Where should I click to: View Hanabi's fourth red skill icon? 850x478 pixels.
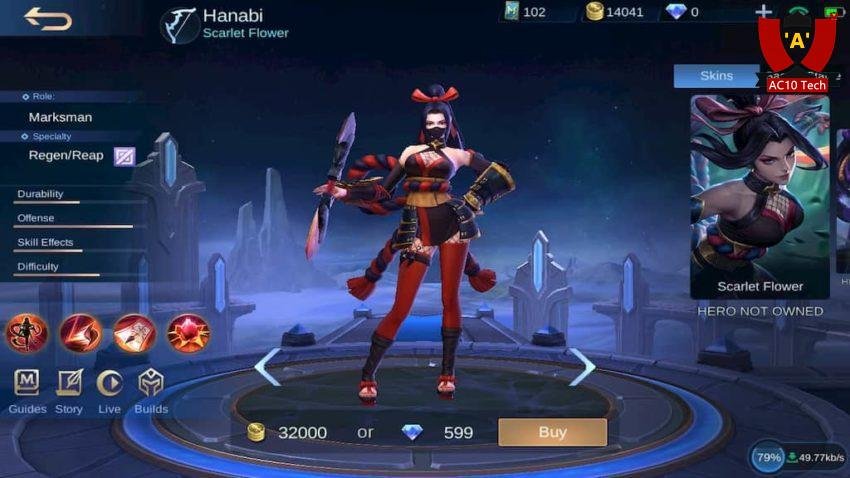click(188, 333)
